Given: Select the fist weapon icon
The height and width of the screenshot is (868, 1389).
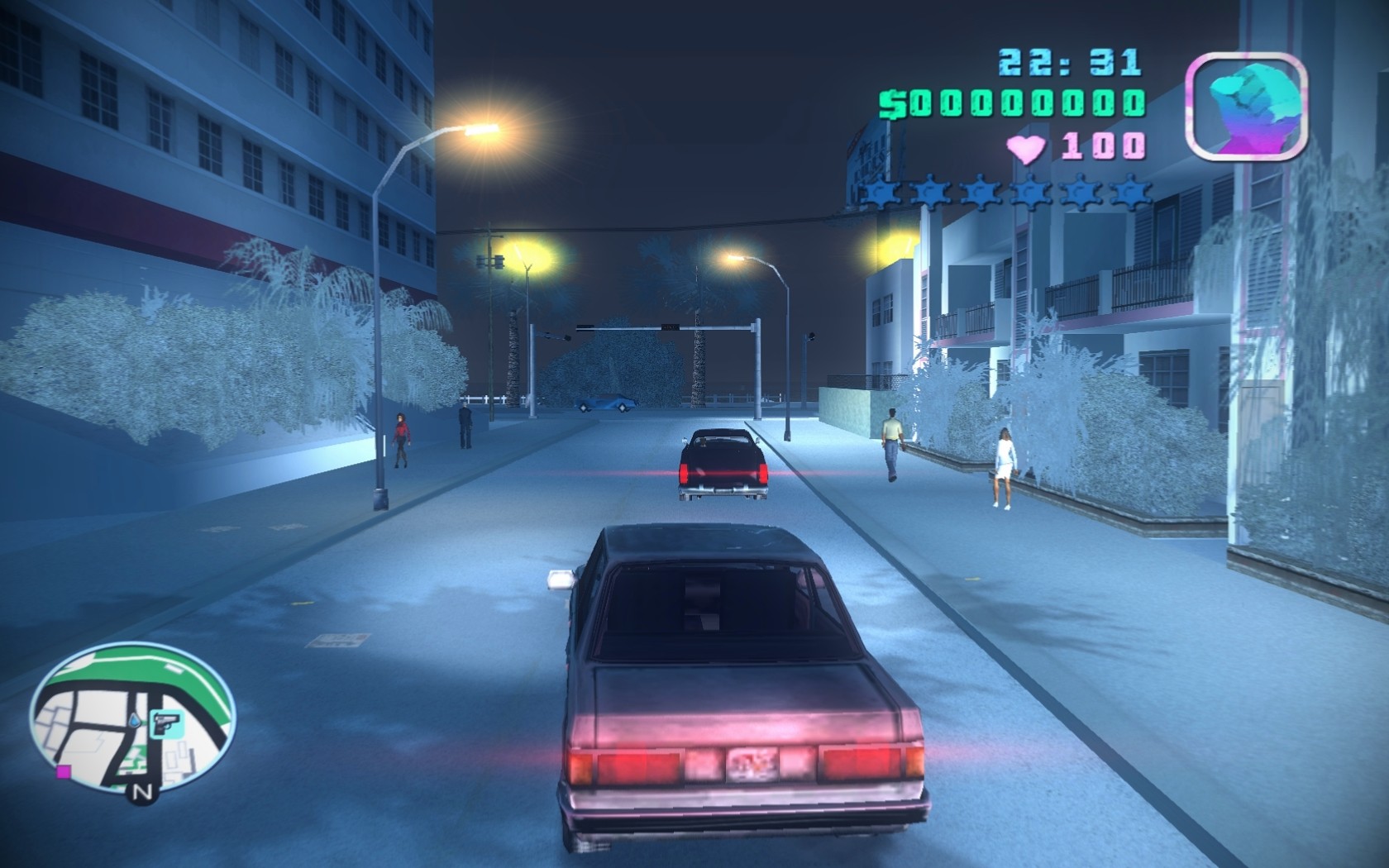Looking at the screenshot, I should point(1247,106).
